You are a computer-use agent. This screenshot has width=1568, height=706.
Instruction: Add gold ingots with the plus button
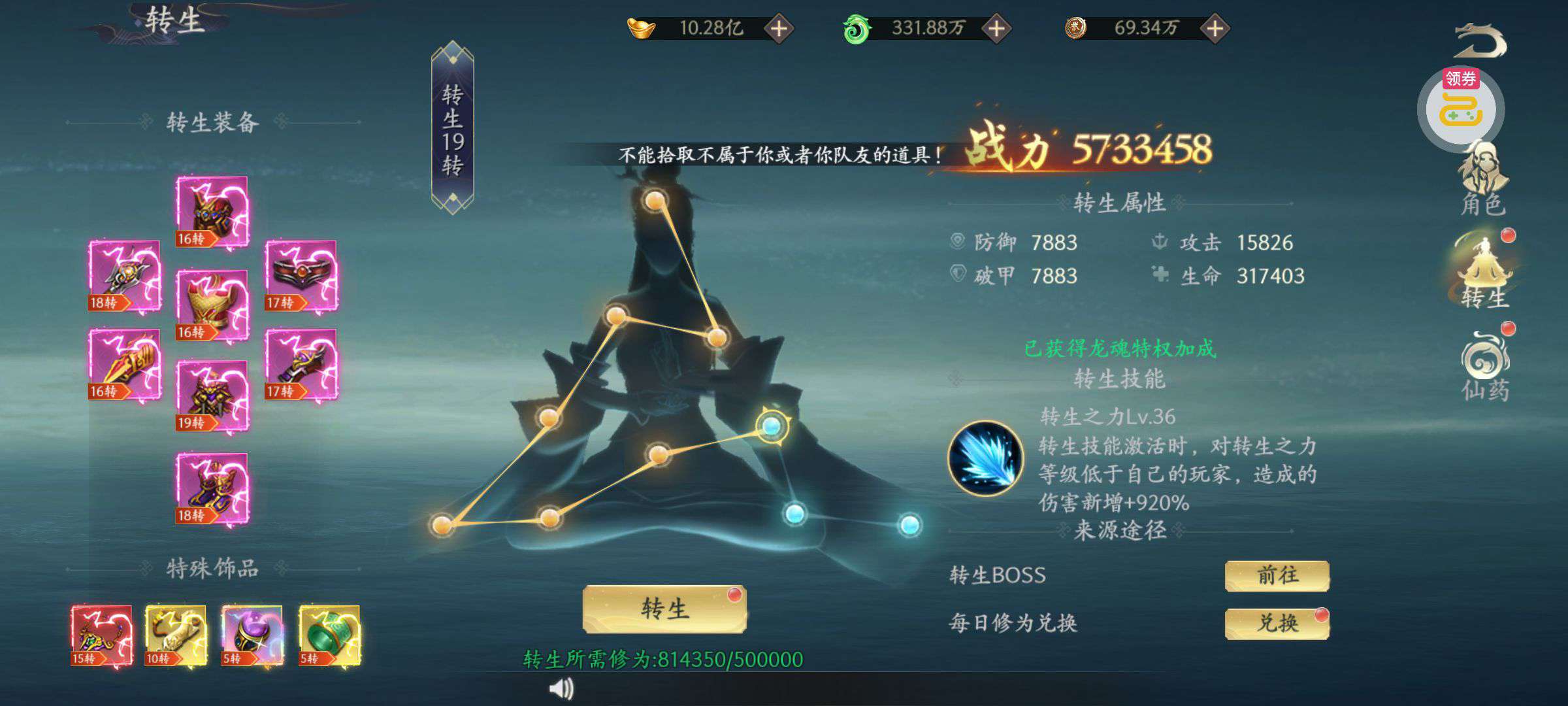coord(779,29)
